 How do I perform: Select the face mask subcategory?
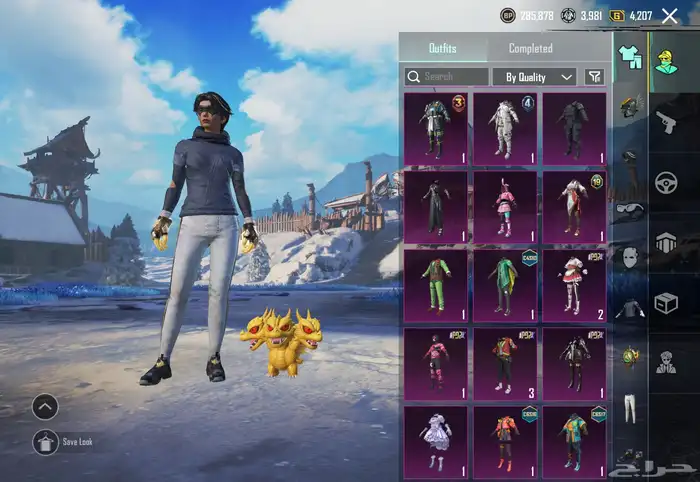coord(629,258)
